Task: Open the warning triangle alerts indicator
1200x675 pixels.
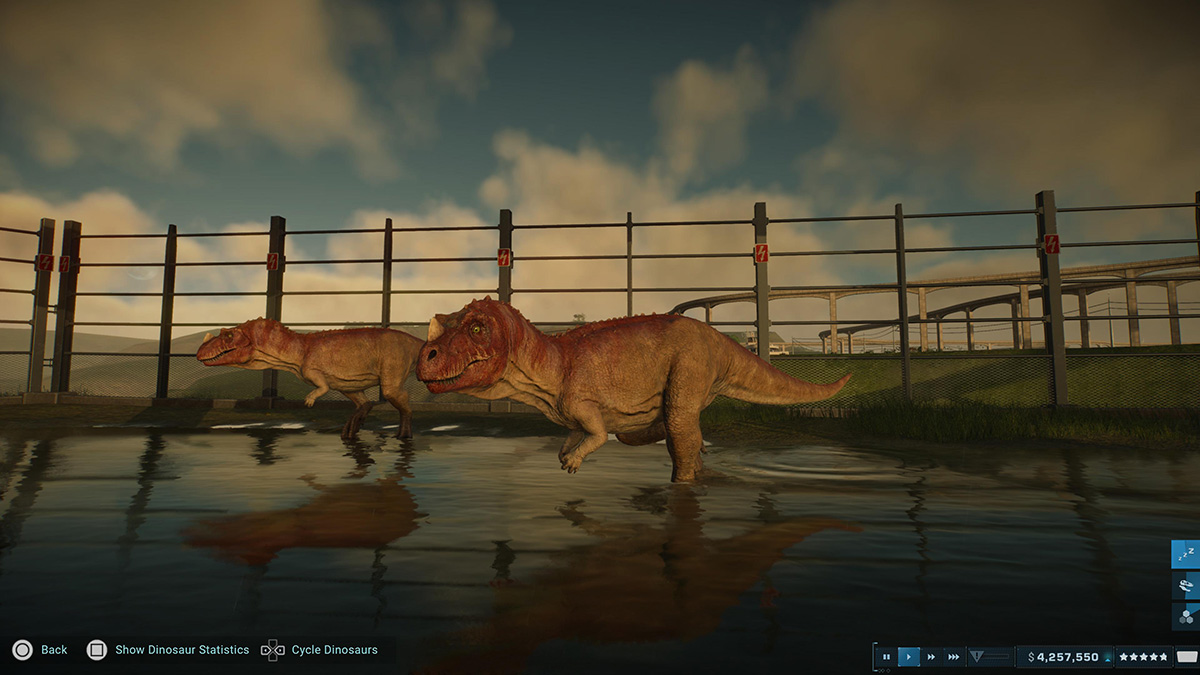Action: pyautogui.click(x=977, y=657)
